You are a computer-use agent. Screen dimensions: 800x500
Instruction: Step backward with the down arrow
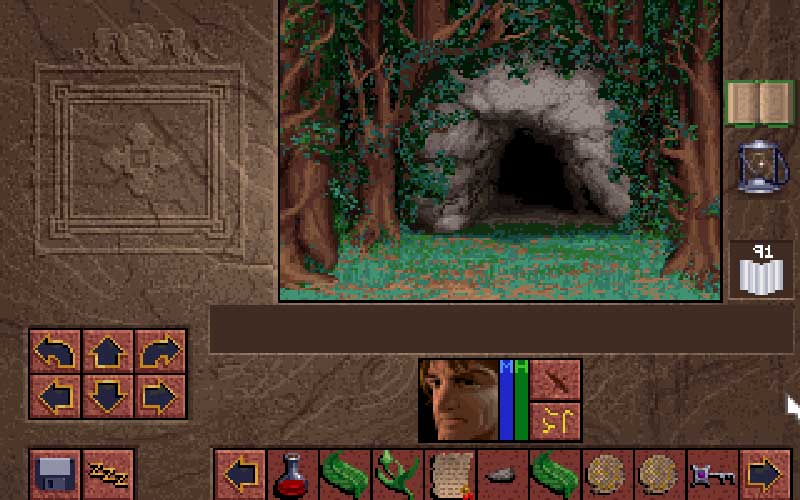108,396
